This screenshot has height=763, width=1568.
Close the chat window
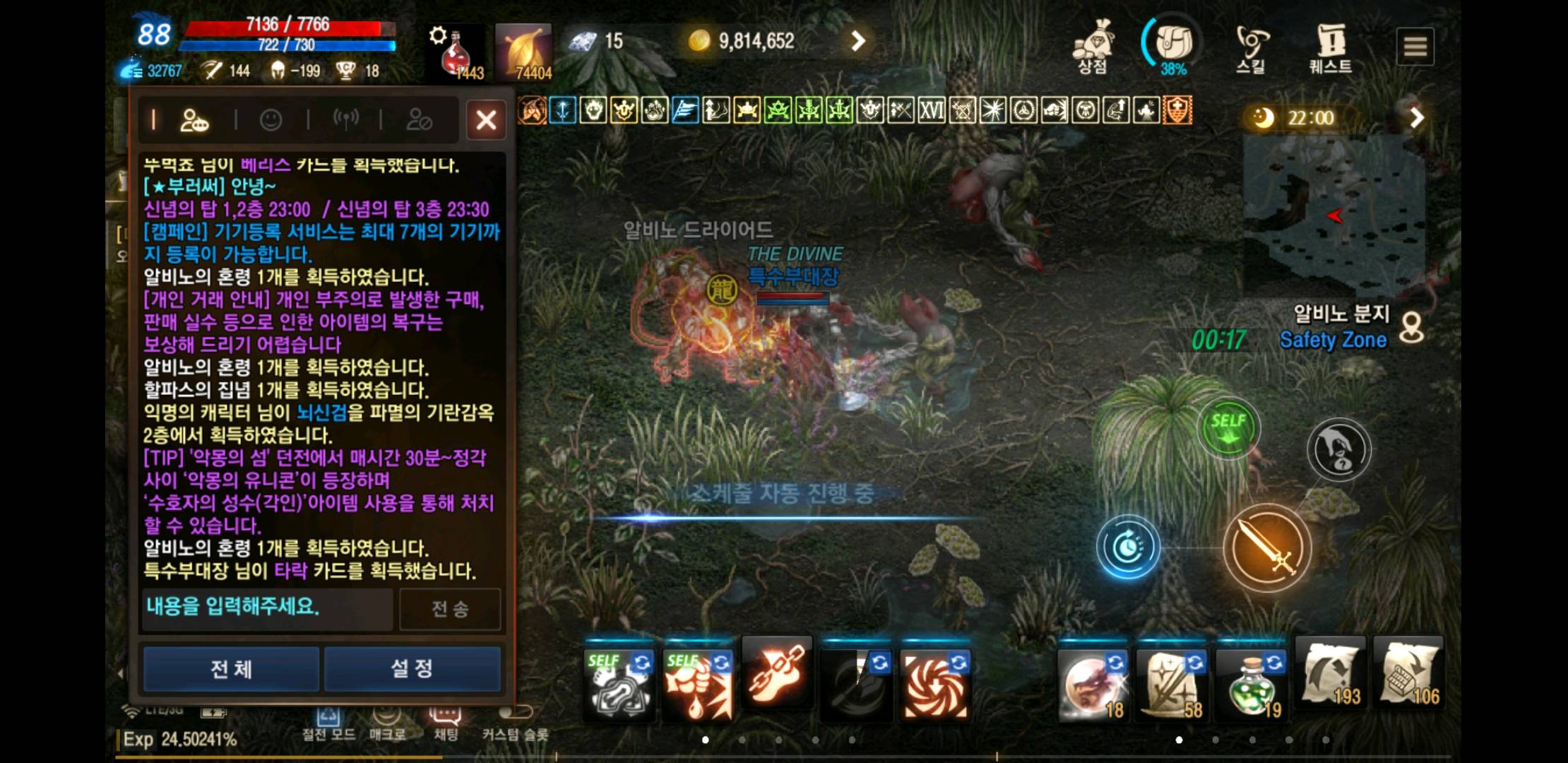click(x=486, y=120)
